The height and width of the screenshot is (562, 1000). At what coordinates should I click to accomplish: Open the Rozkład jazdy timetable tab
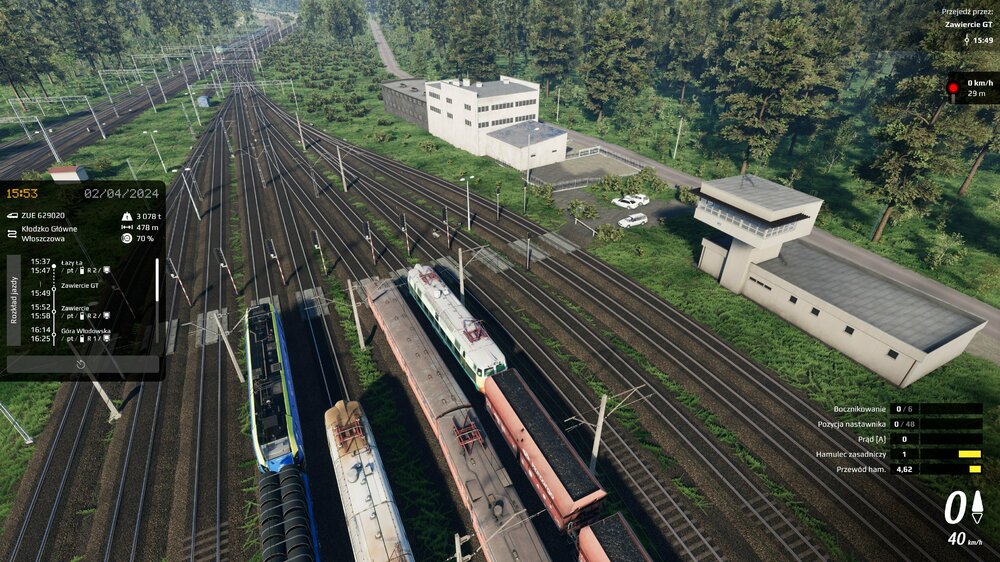click(13, 300)
